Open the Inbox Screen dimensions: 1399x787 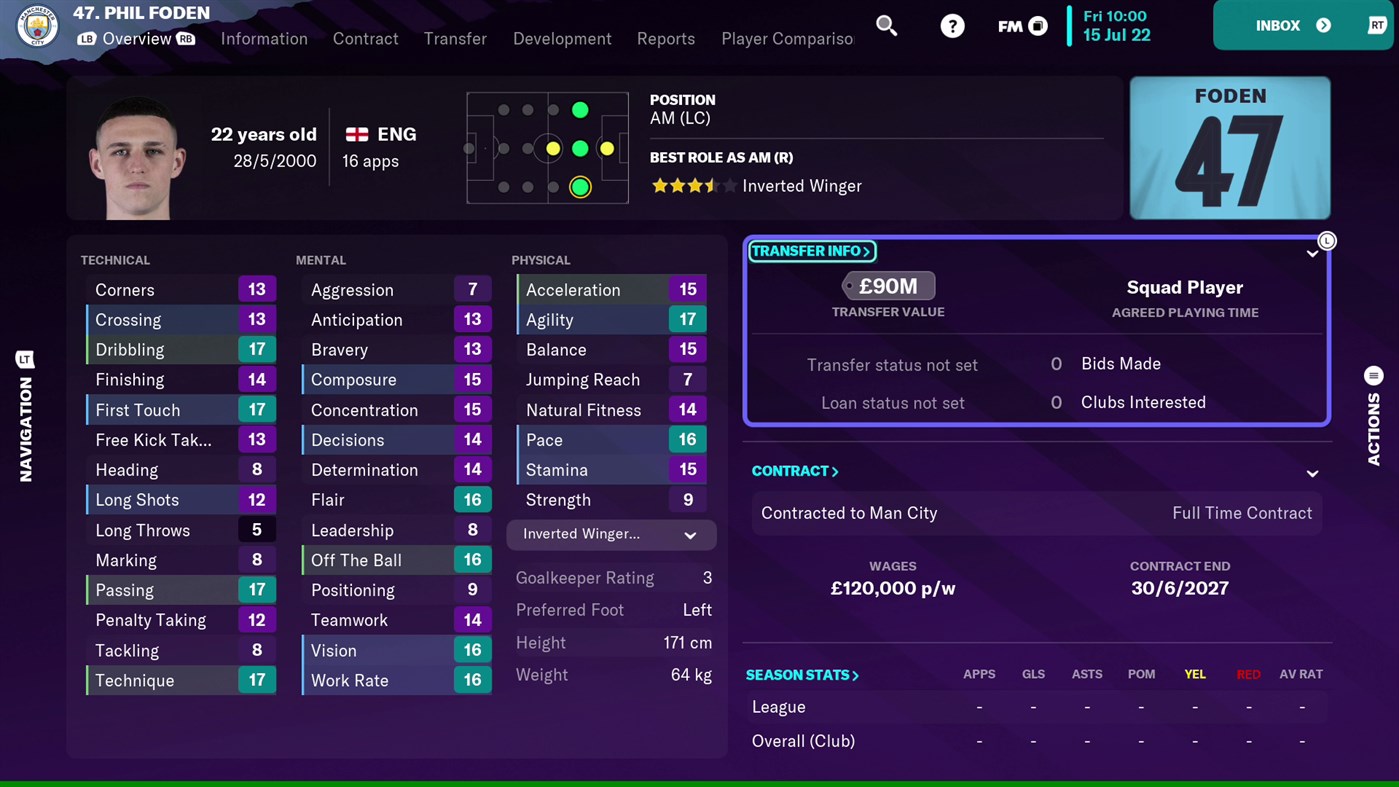(x=1278, y=25)
